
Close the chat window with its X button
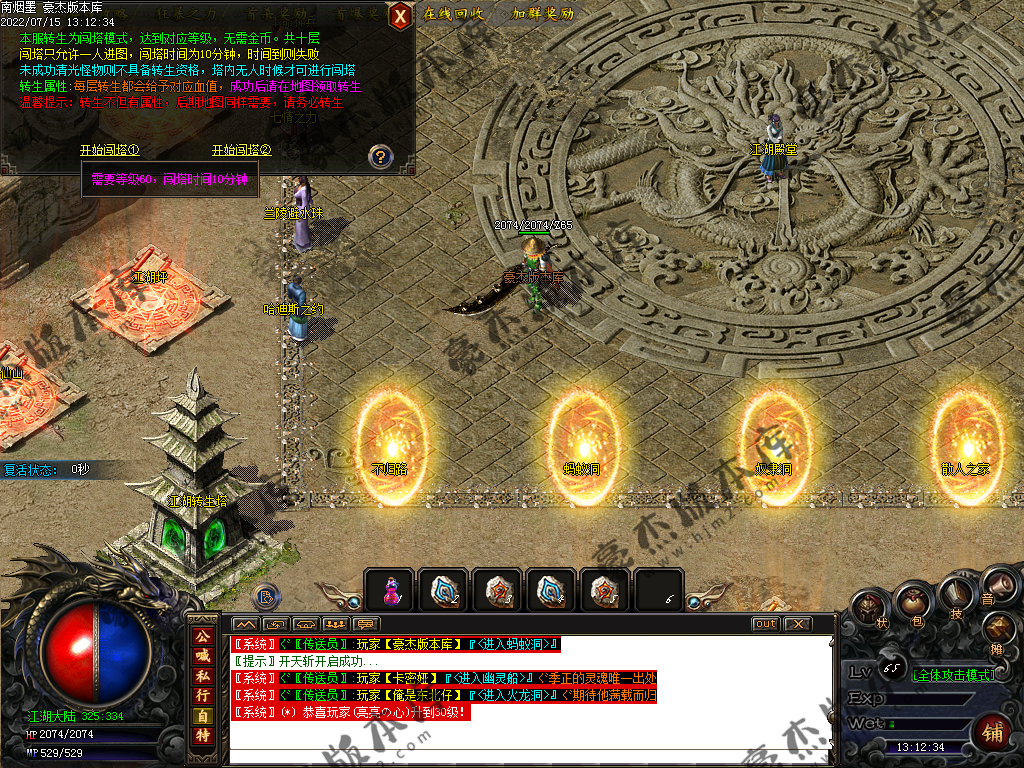coord(796,623)
